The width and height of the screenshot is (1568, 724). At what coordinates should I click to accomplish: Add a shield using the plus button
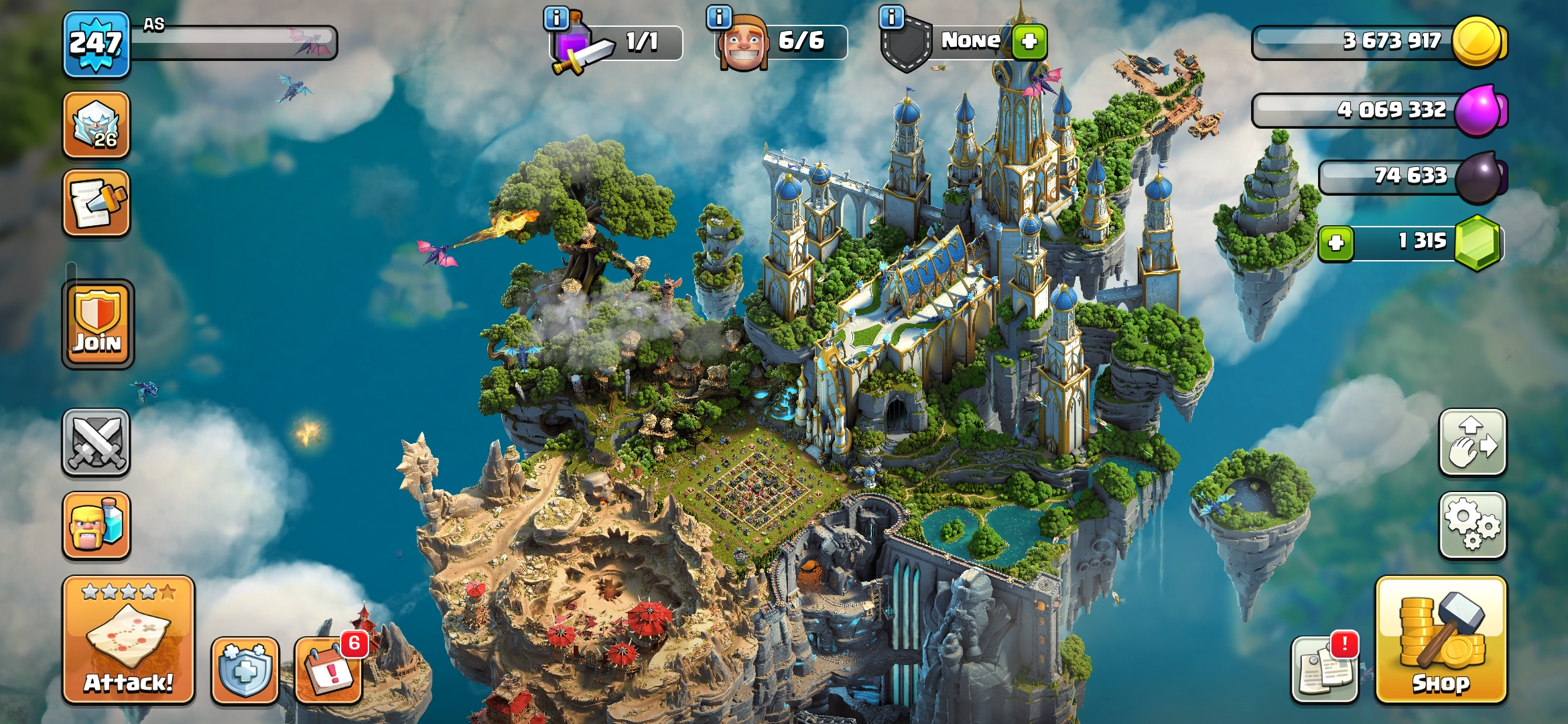[x=1029, y=42]
